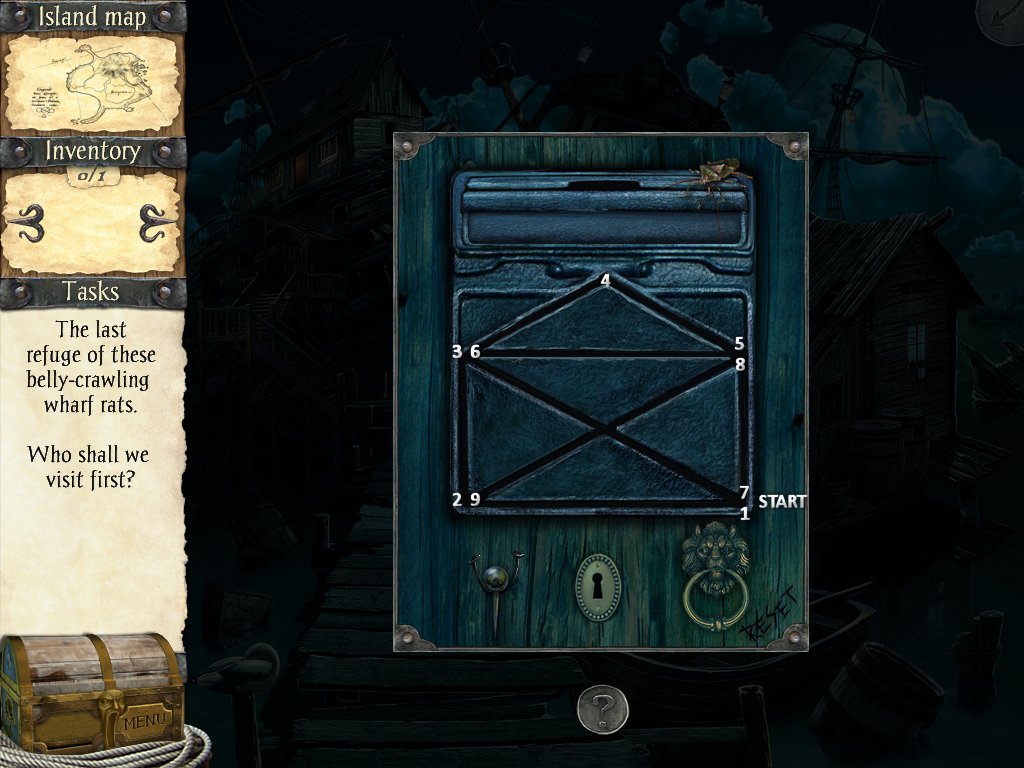Click the brass keyhole on the door
Screen dimensions: 1024x768
[597, 587]
